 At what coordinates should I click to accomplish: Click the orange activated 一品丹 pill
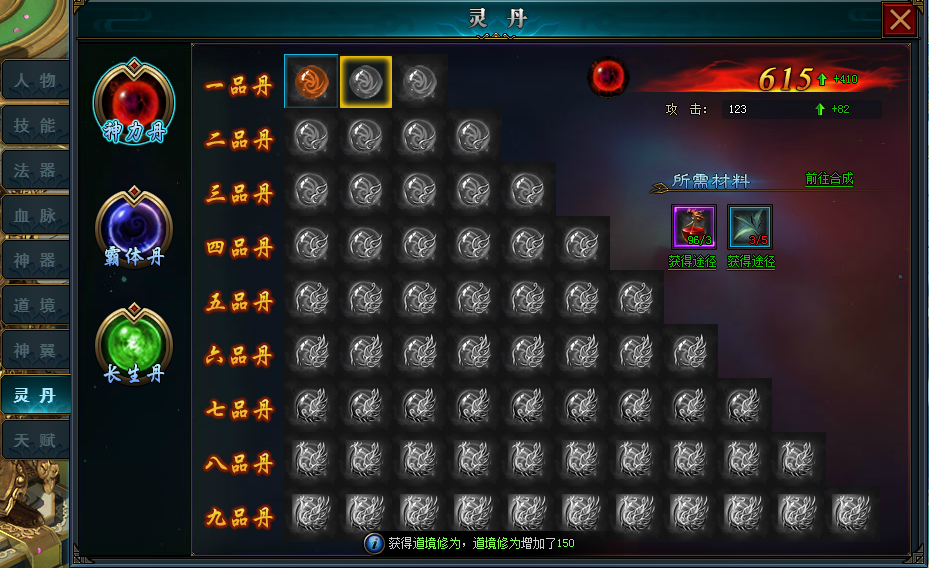311,81
